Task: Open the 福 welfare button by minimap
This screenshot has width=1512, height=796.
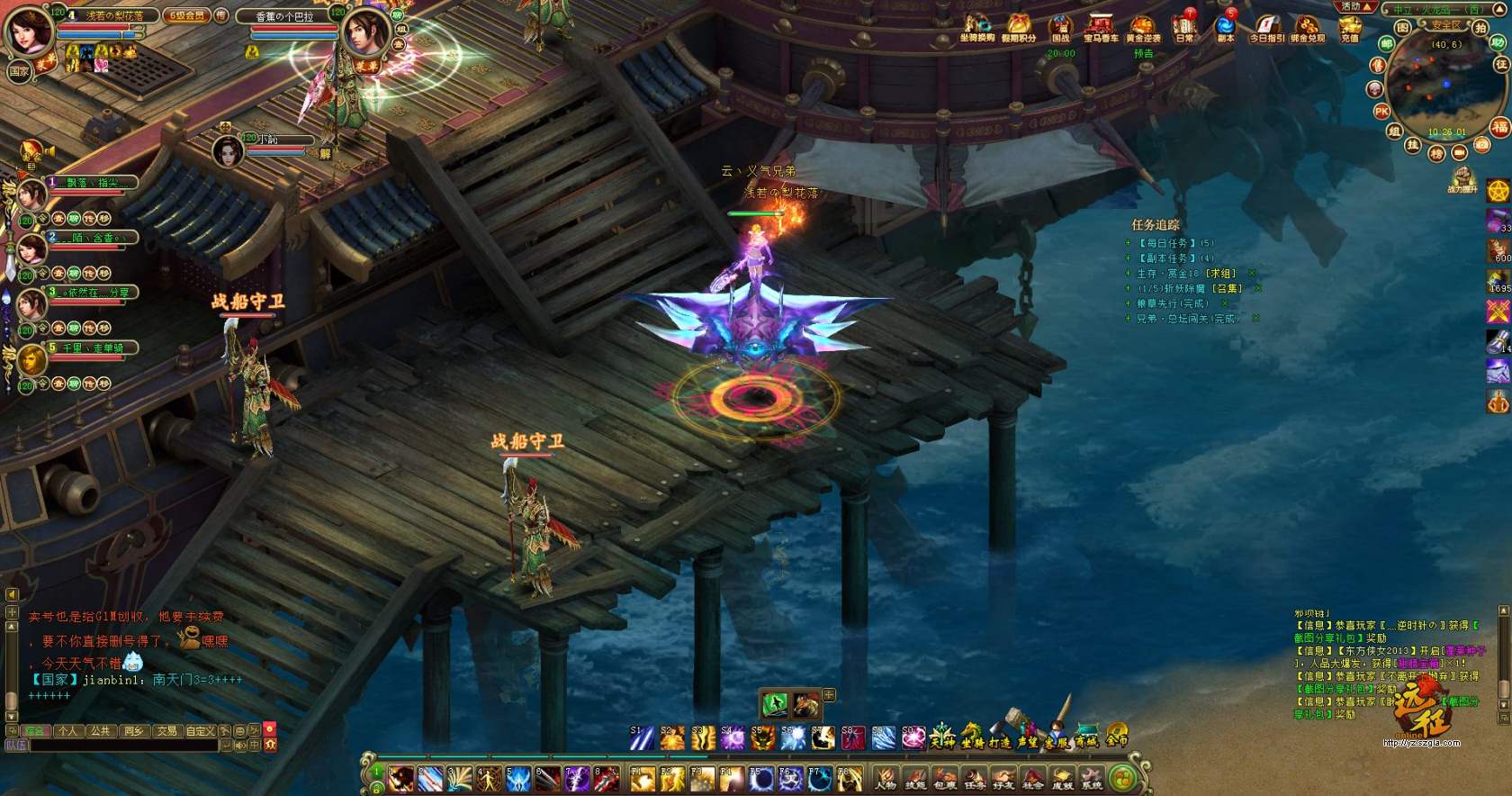Action: pyautogui.click(x=1499, y=127)
